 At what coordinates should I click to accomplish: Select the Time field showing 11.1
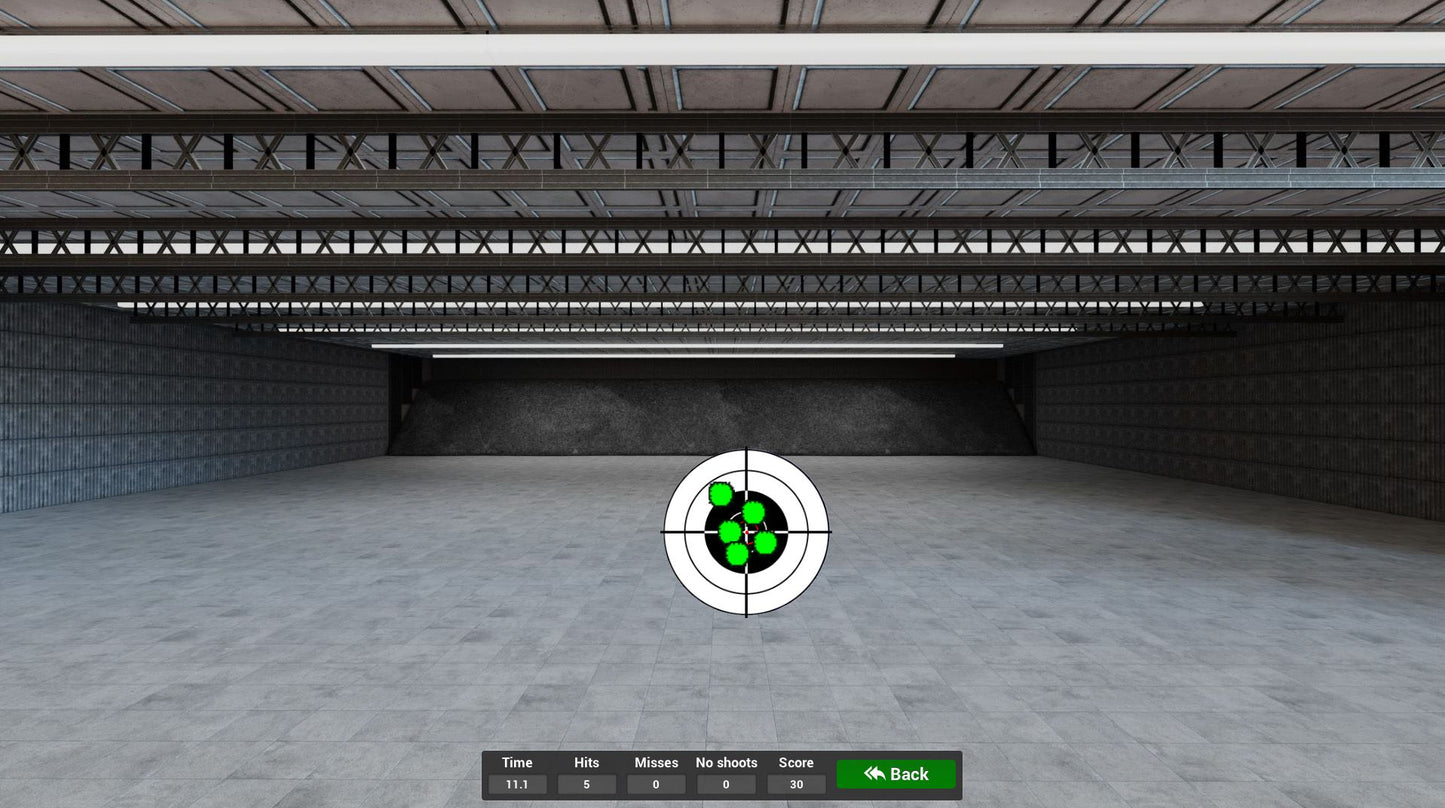[x=517, y=784]
